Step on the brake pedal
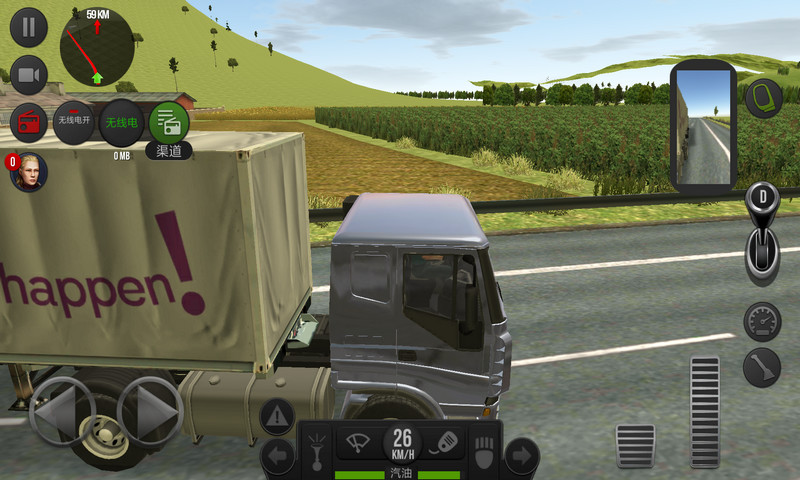Image resolution: width=800 pixels, height=480 pixels. (635, 445)
